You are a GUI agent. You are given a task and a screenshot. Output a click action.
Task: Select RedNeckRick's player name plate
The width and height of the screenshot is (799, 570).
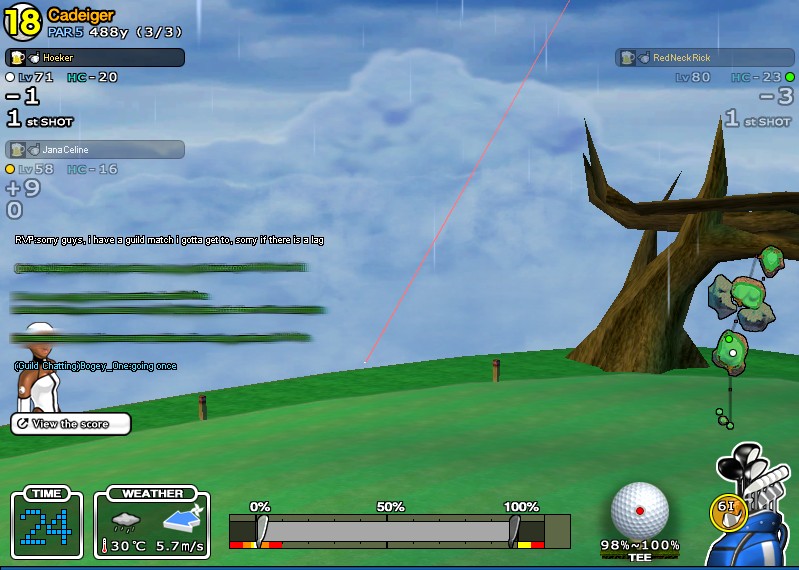704,58
